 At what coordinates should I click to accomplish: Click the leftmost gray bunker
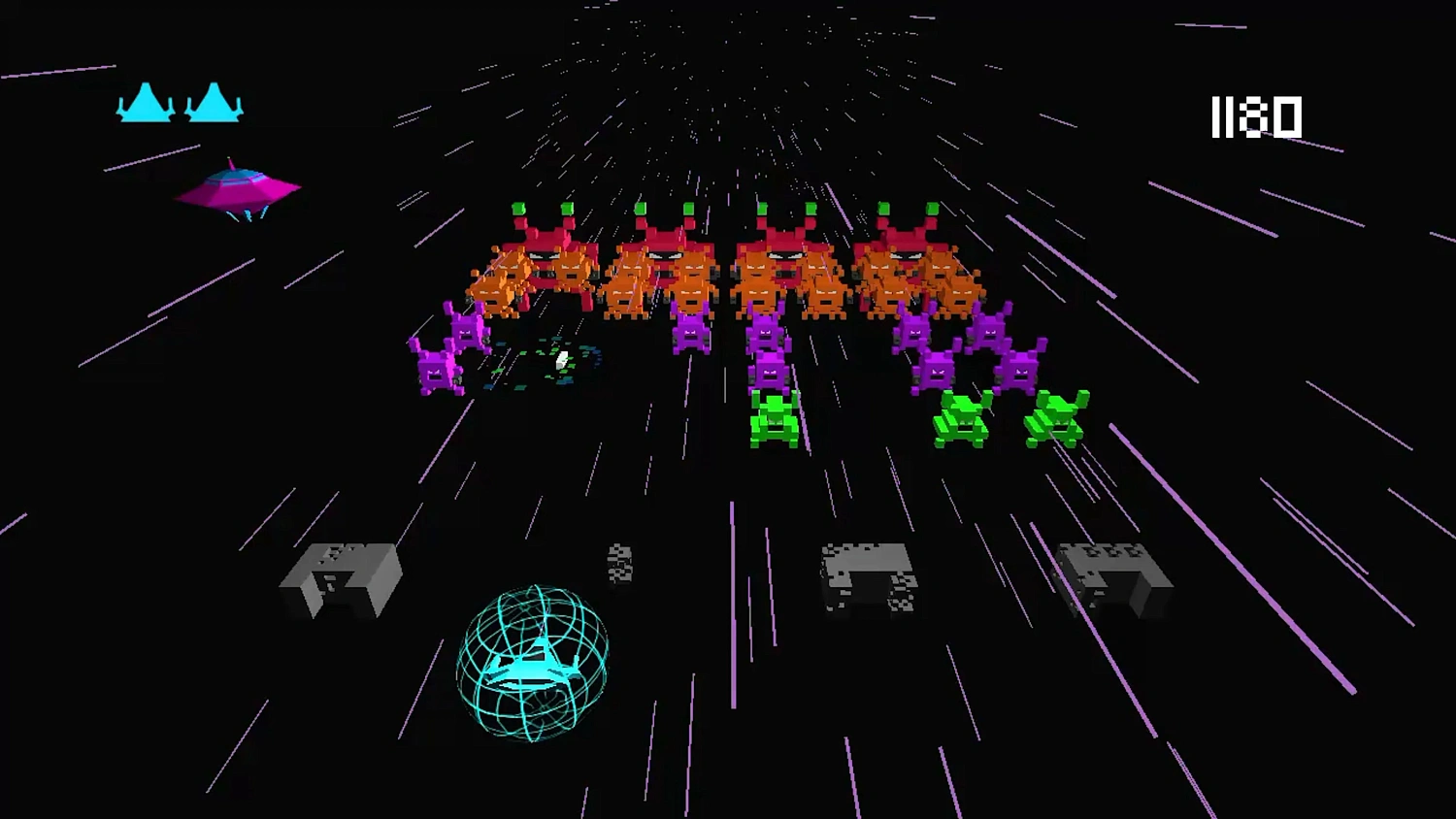click(342, 577)
